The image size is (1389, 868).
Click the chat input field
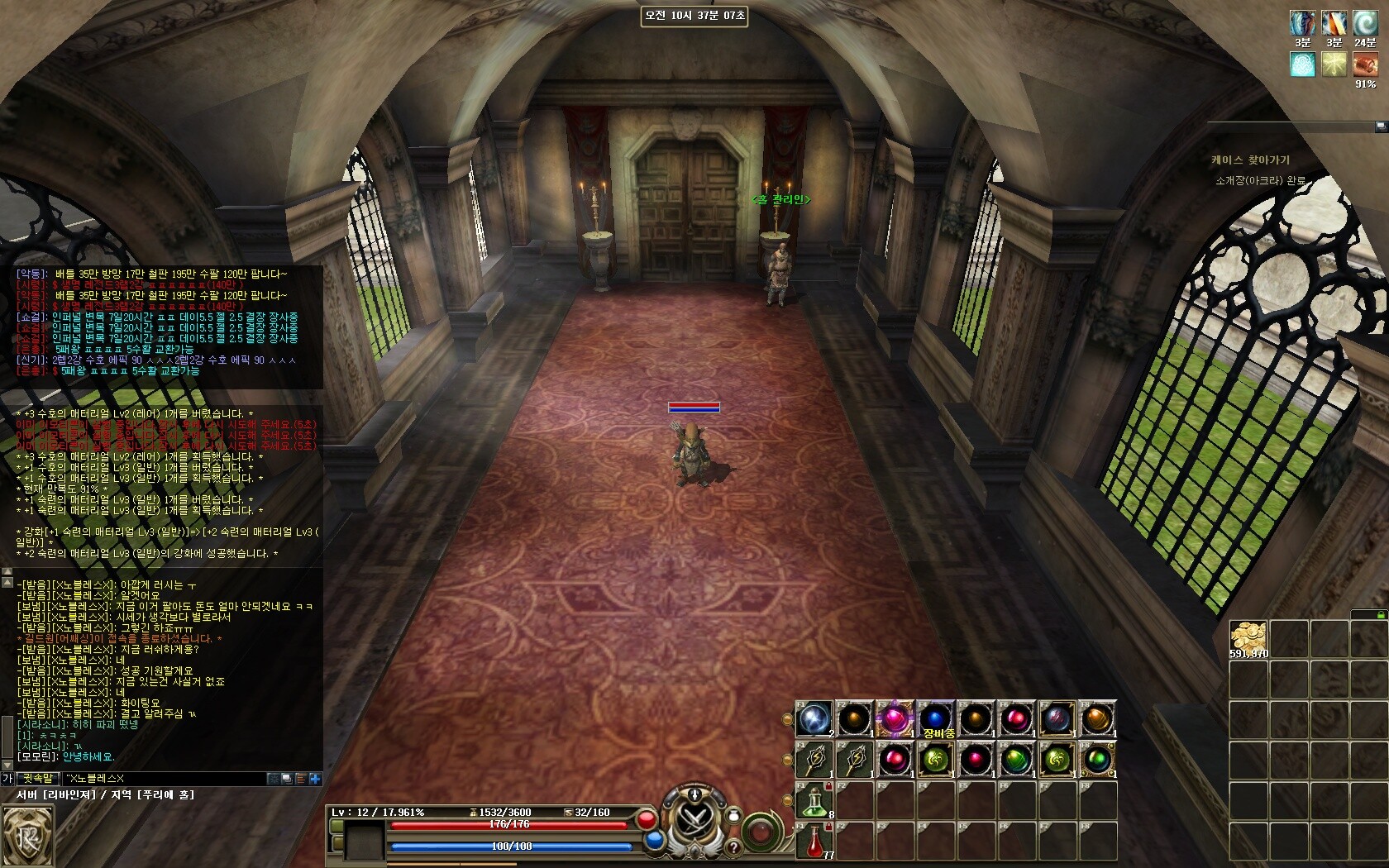pyautogui.click(x=165, y=778)
